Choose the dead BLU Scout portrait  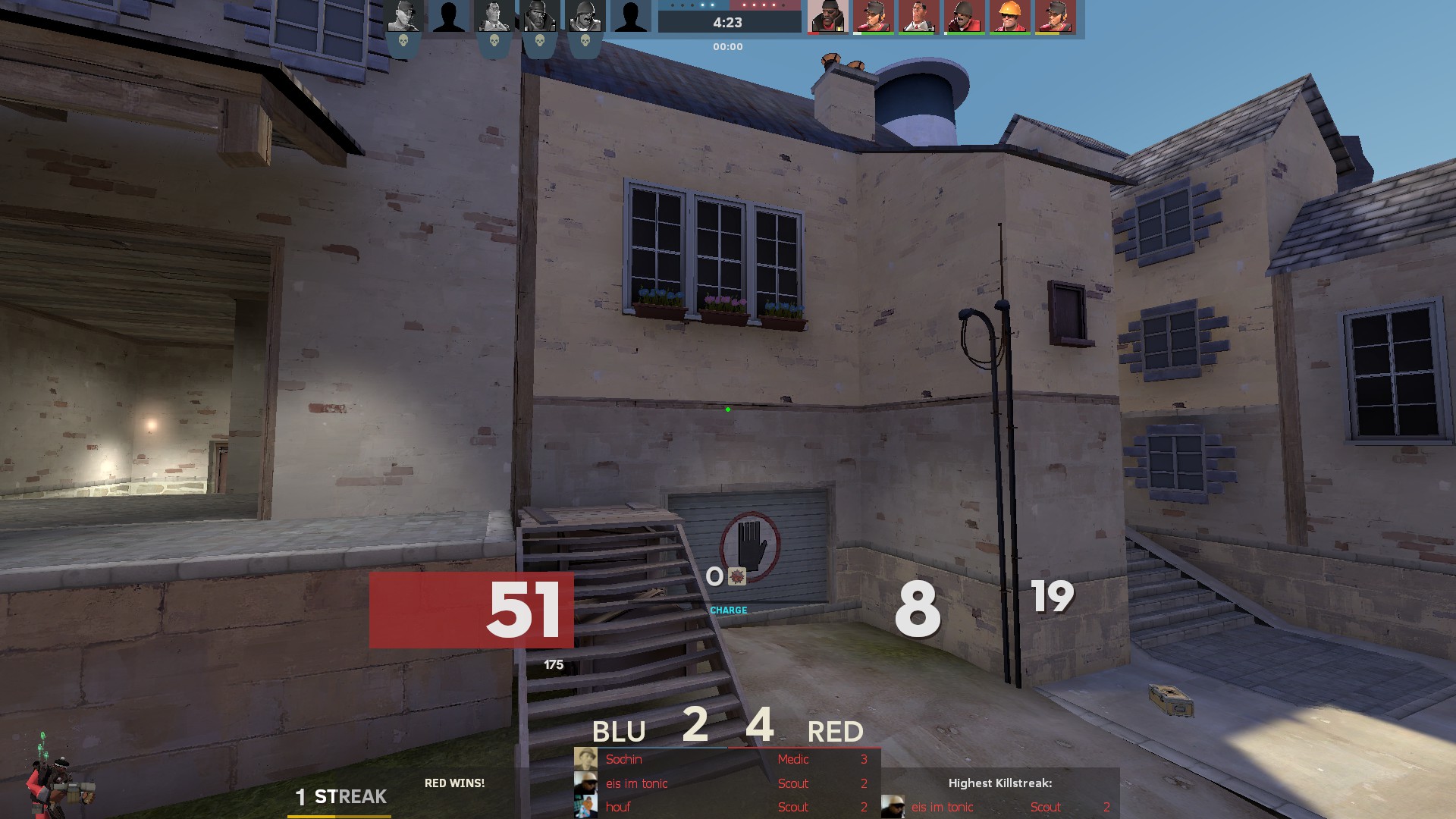pos(403,17)
